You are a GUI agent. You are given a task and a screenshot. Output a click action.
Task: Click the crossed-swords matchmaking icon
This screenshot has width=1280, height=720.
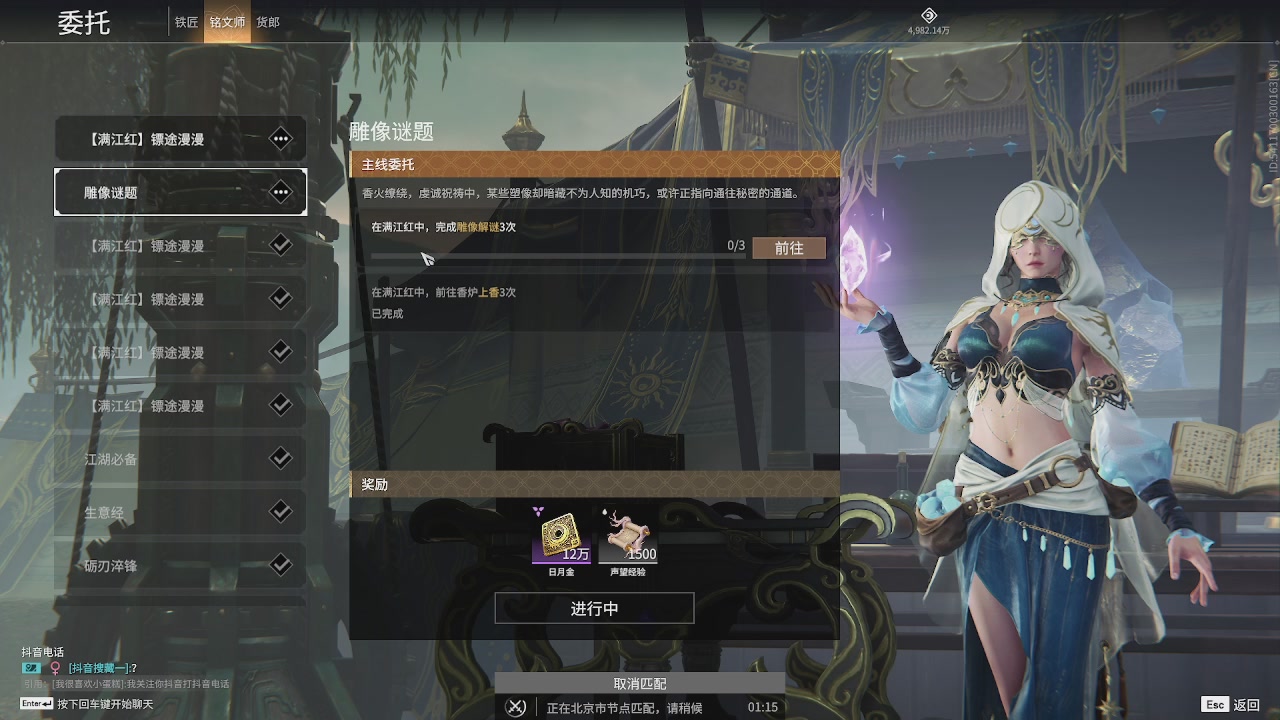(516, 707)
